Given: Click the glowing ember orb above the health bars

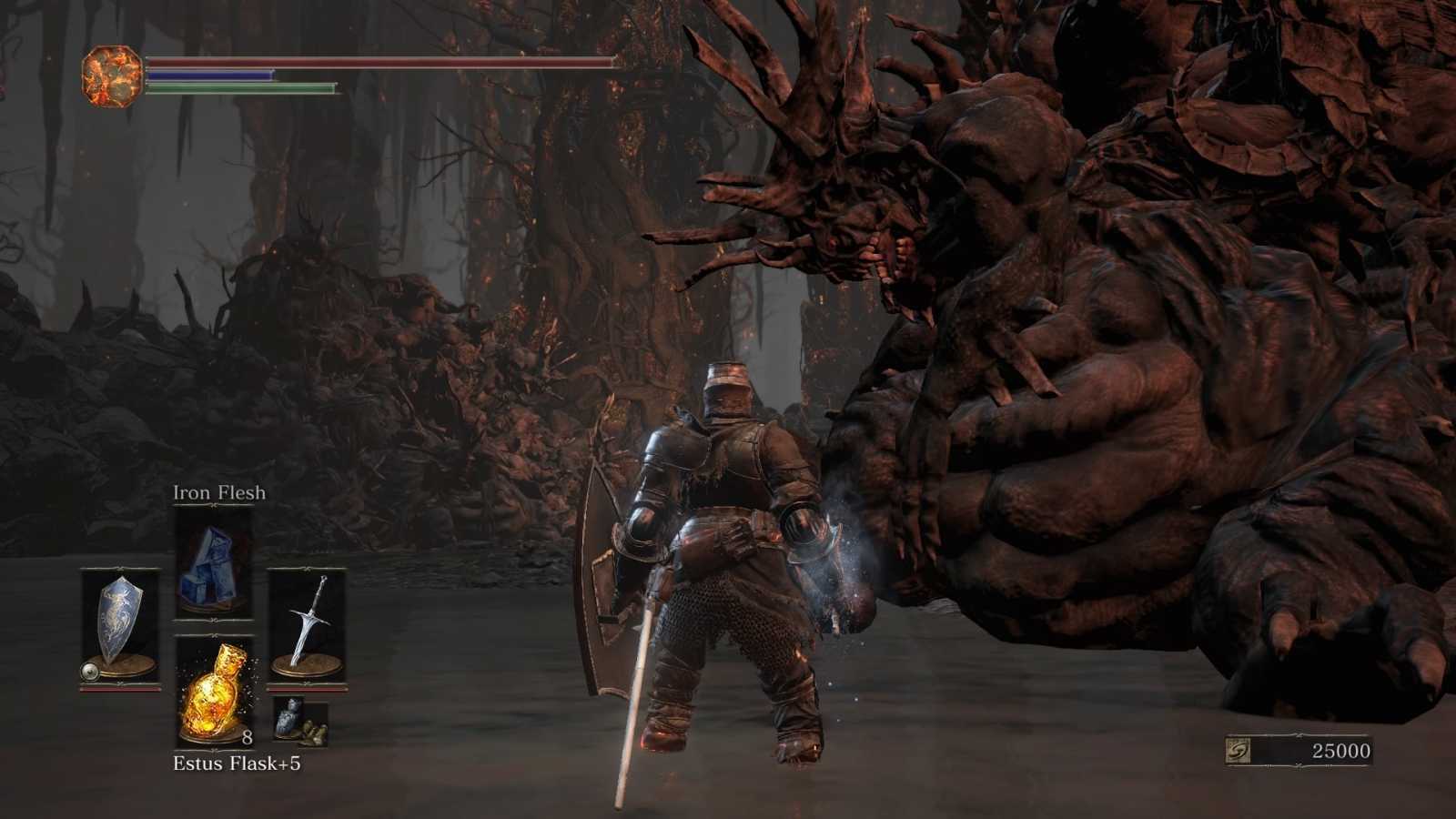Looking at the screenshot, I should coord(111,70).
